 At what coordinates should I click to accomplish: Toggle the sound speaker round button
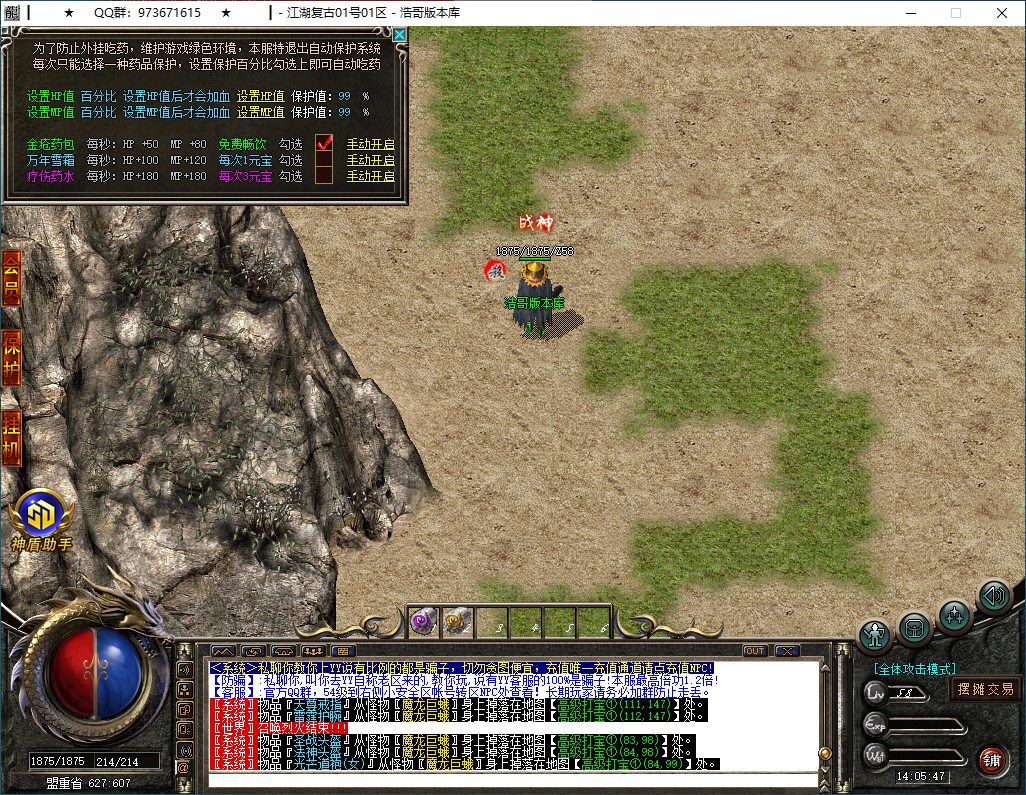(993, 597)
